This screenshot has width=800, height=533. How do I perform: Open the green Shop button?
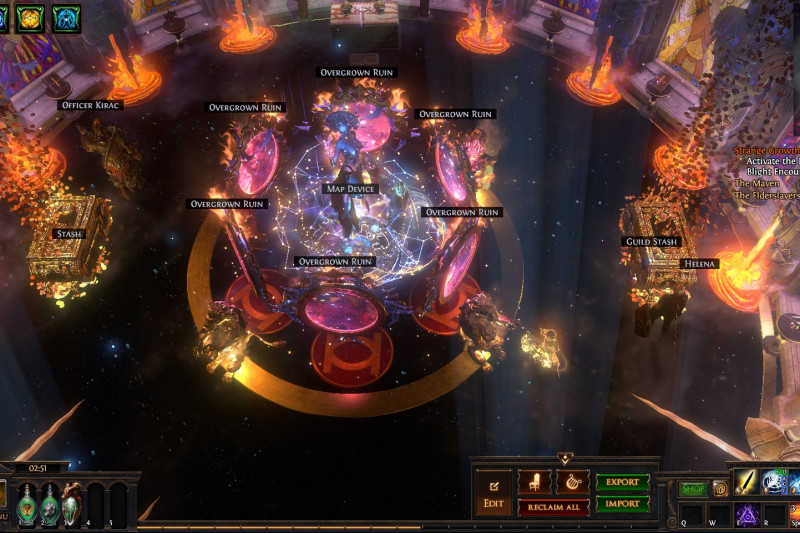click(x=693, y=489)
